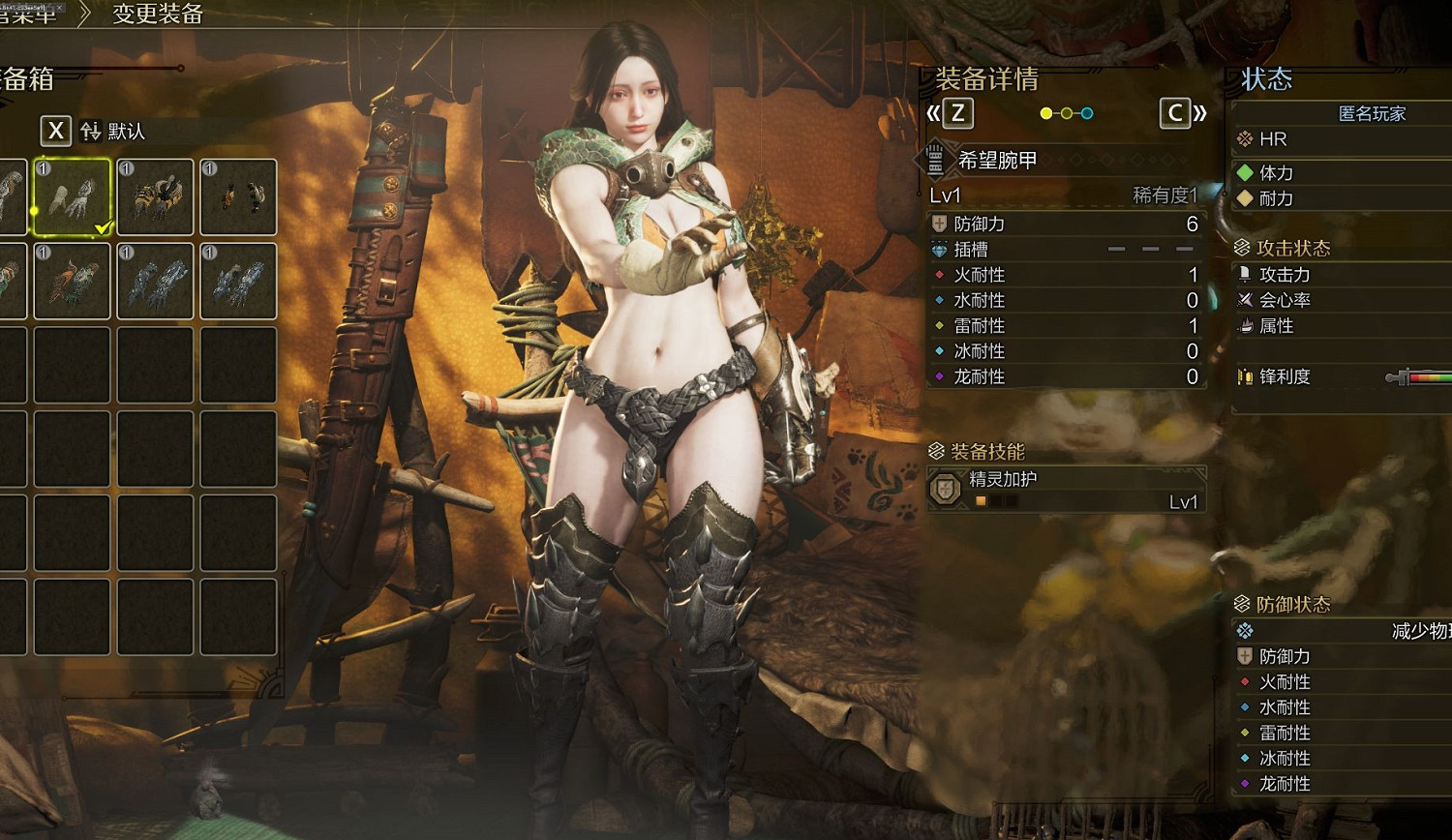The image size is (1452, 840).
Task: Click the breadcrumb chevron before 变更装备
Action: click(85, 15)
